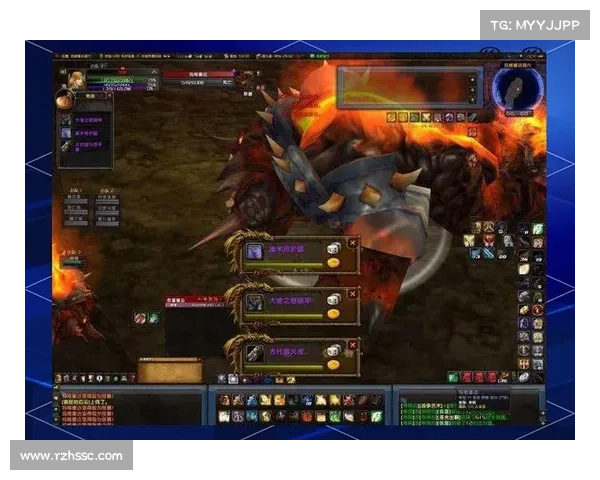Pass on the top loot roll with X
The width and height of the screenshot is (600, 480).
pos(352,242)
